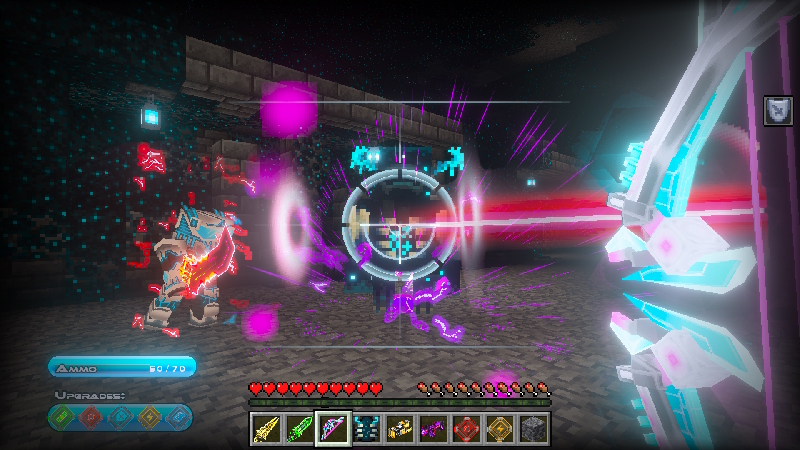Choose the pink and cyan bow slot

coord(333,428)
